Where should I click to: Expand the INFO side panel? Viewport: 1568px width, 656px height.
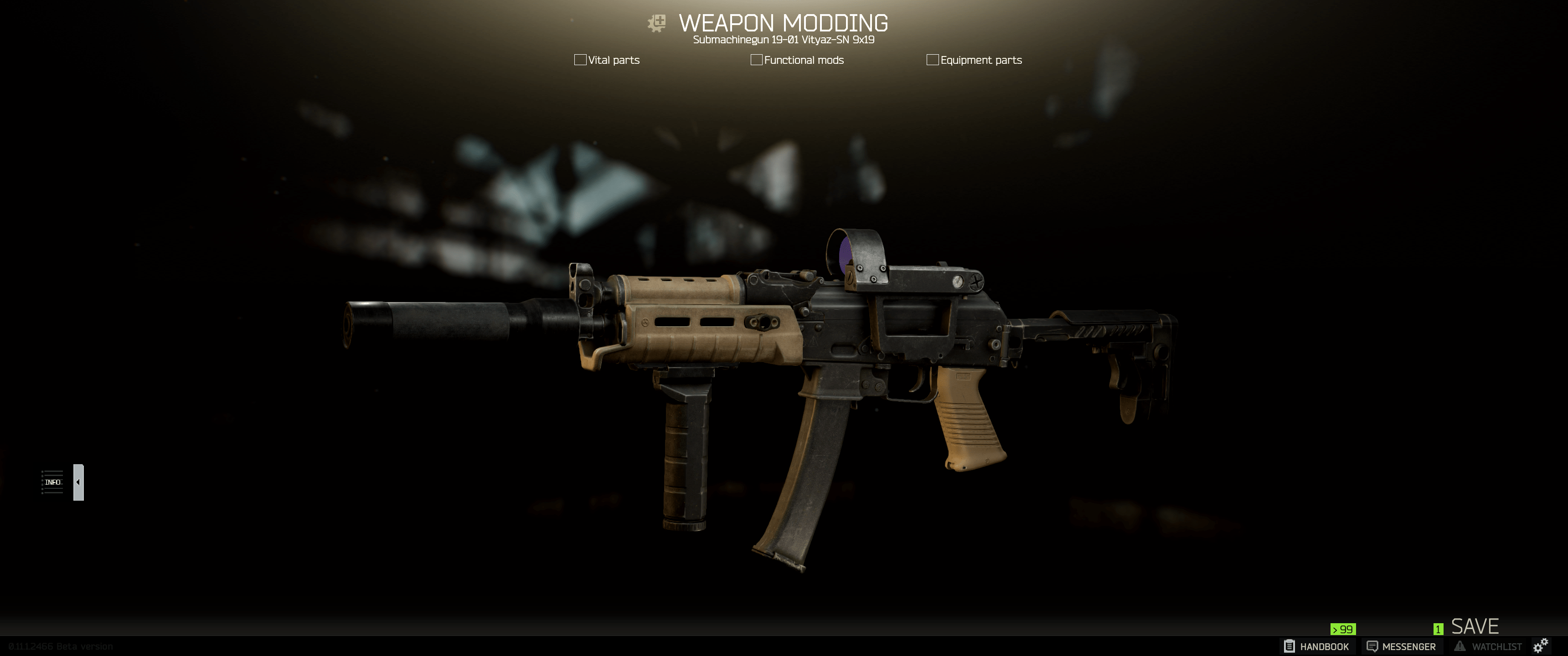(x=78, y=482)
